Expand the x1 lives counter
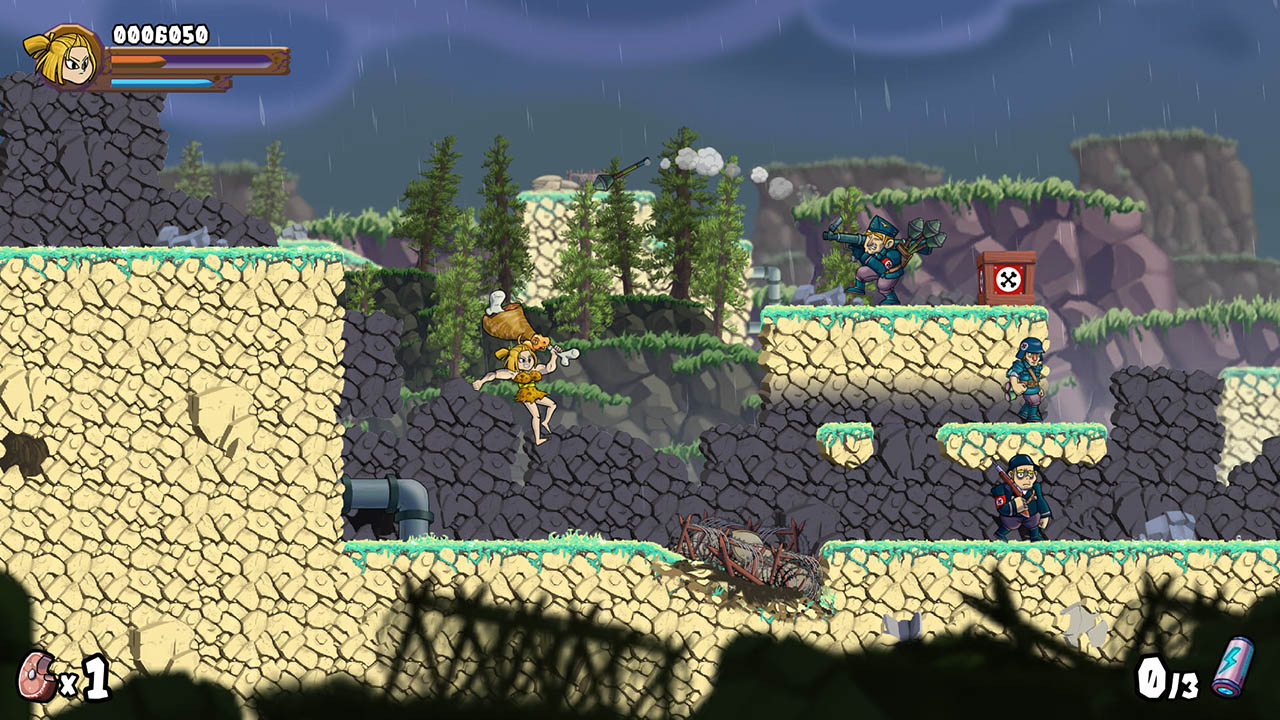1280x720 pixels. pos(80,677)
